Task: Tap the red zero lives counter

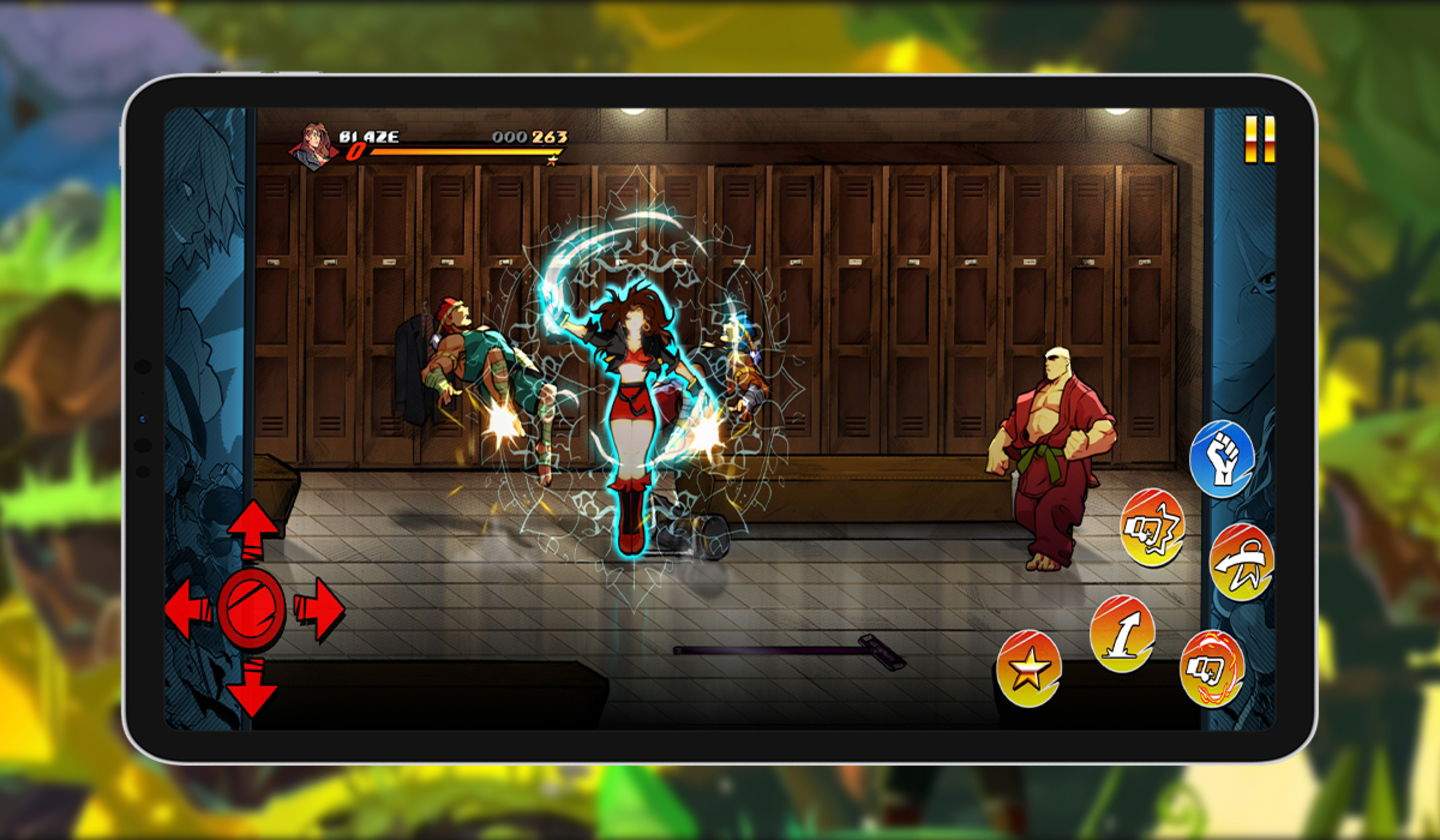Action: pyautogui.click(x=356, y=149)
